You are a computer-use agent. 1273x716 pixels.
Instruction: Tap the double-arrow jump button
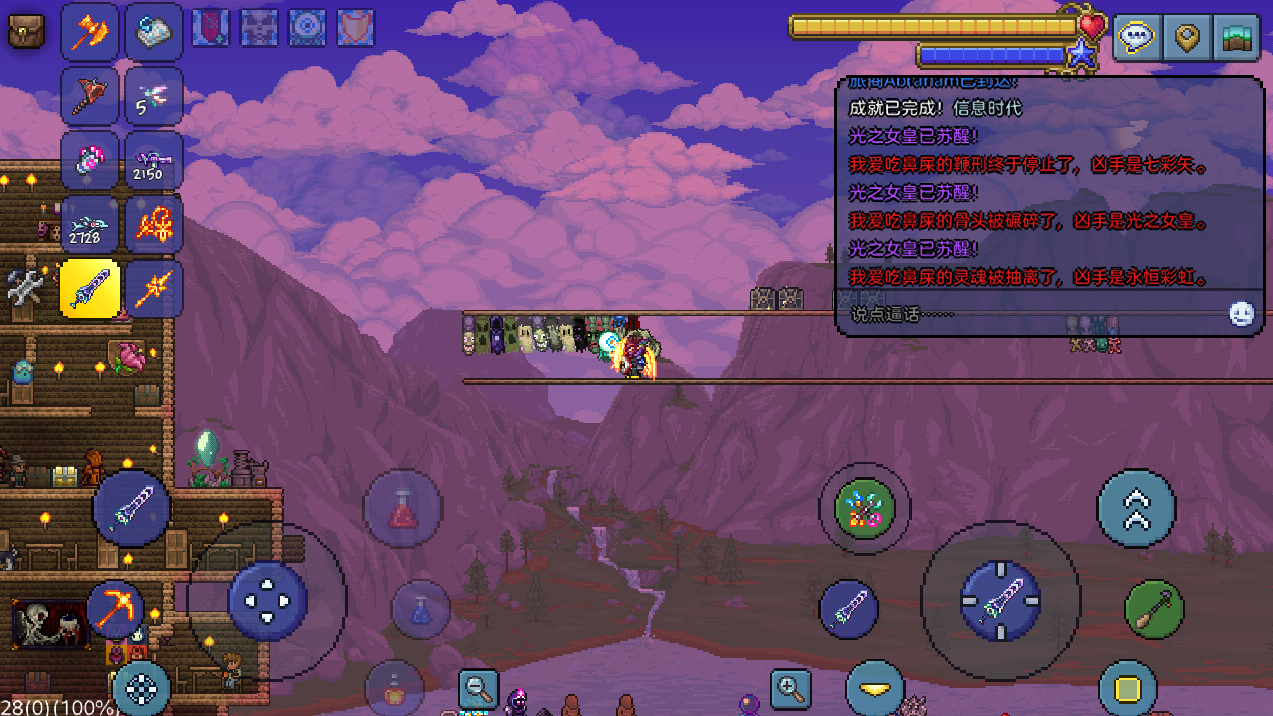[x=1136, y=509]
